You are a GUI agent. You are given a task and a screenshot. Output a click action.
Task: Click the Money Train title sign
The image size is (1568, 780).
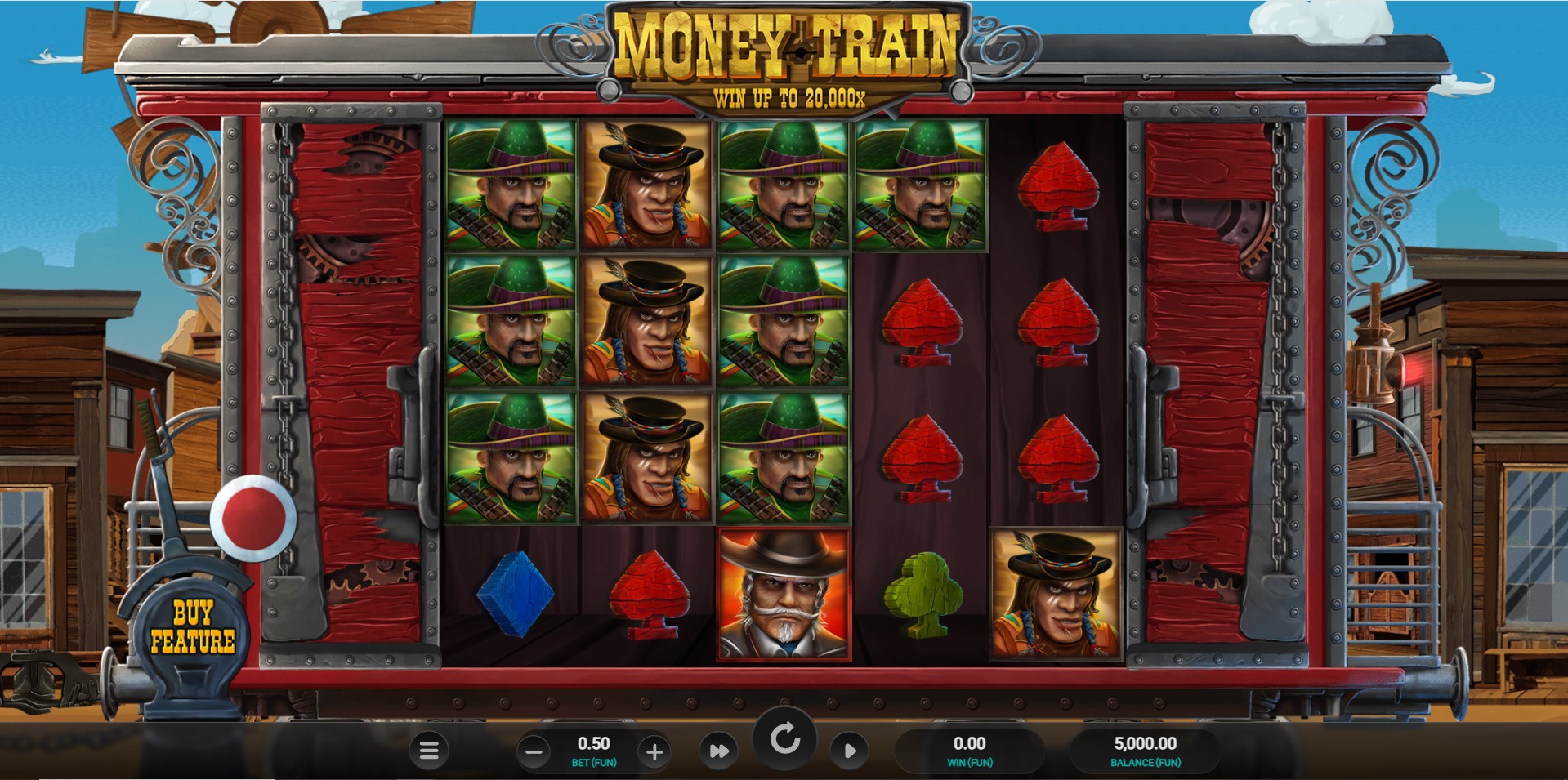tap(786, 49)
